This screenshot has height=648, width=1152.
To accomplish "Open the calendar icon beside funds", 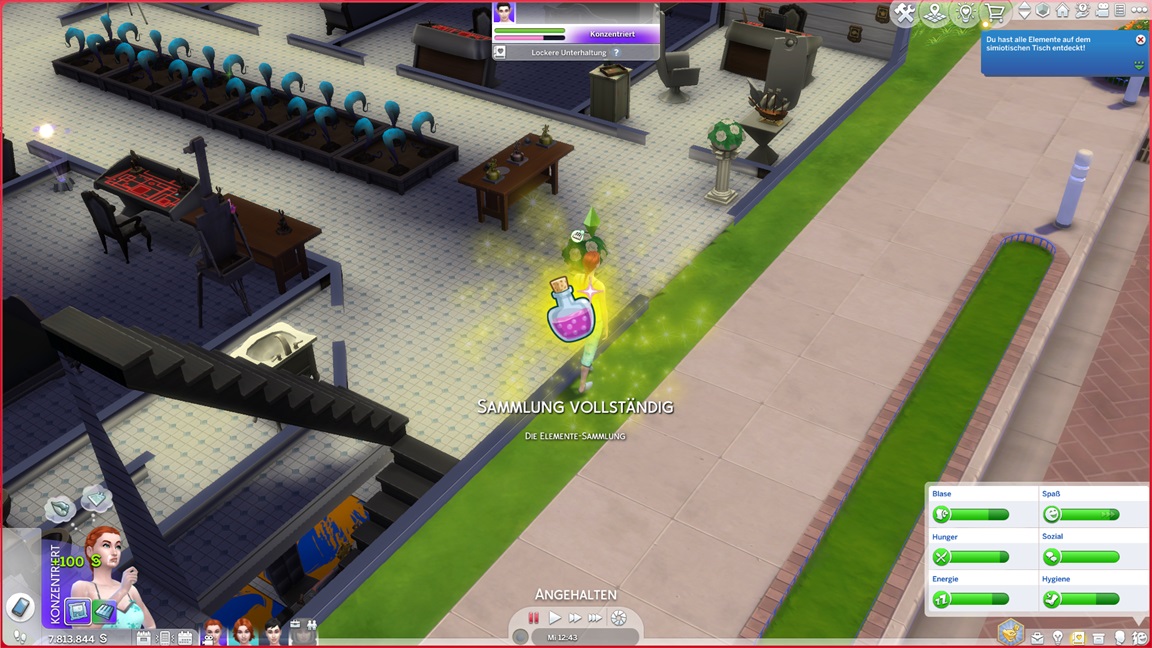I will pyautogui.click(x=143, y=637).
